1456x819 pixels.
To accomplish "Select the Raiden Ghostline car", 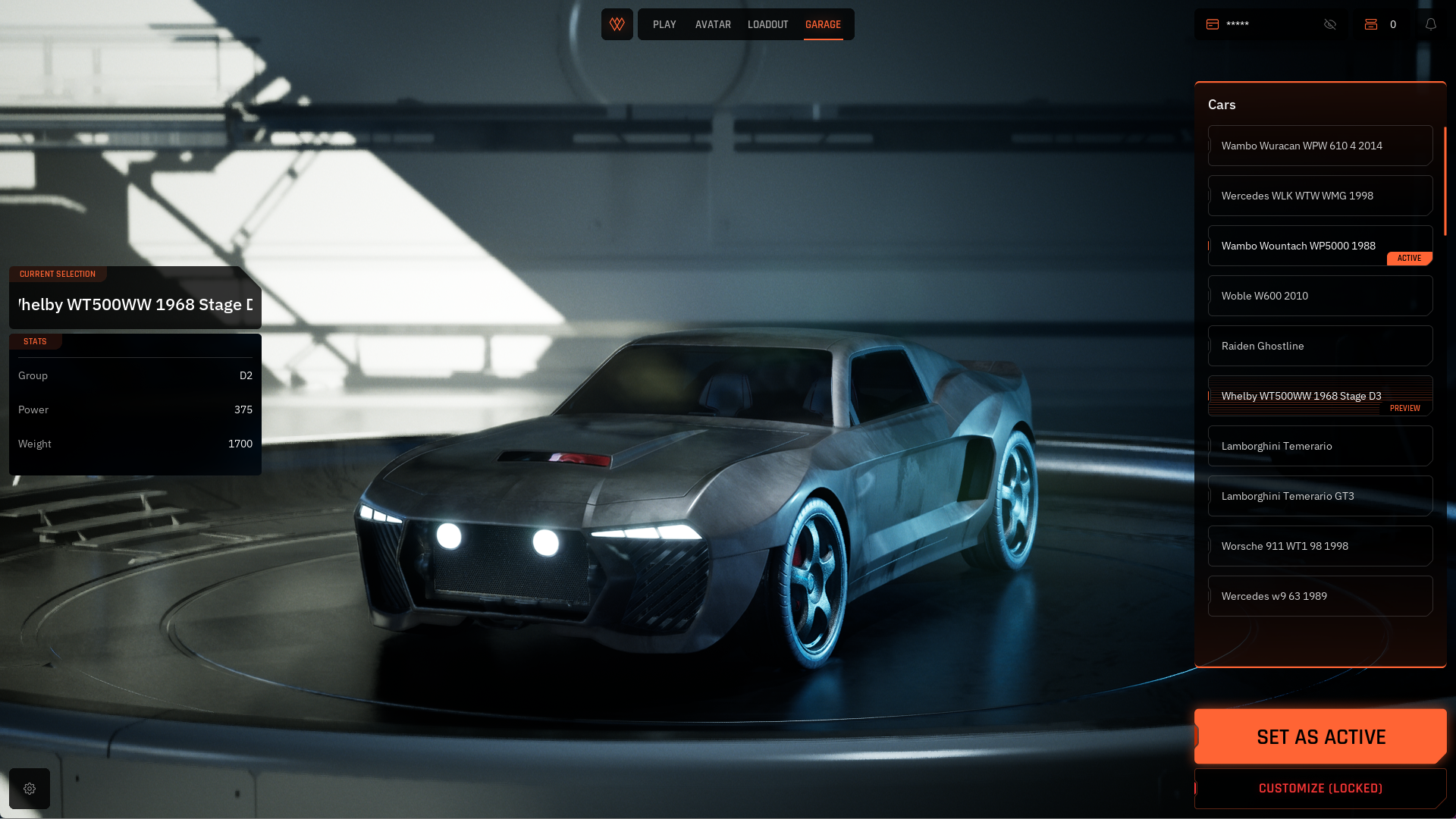I will click(x=1319, y=346).
